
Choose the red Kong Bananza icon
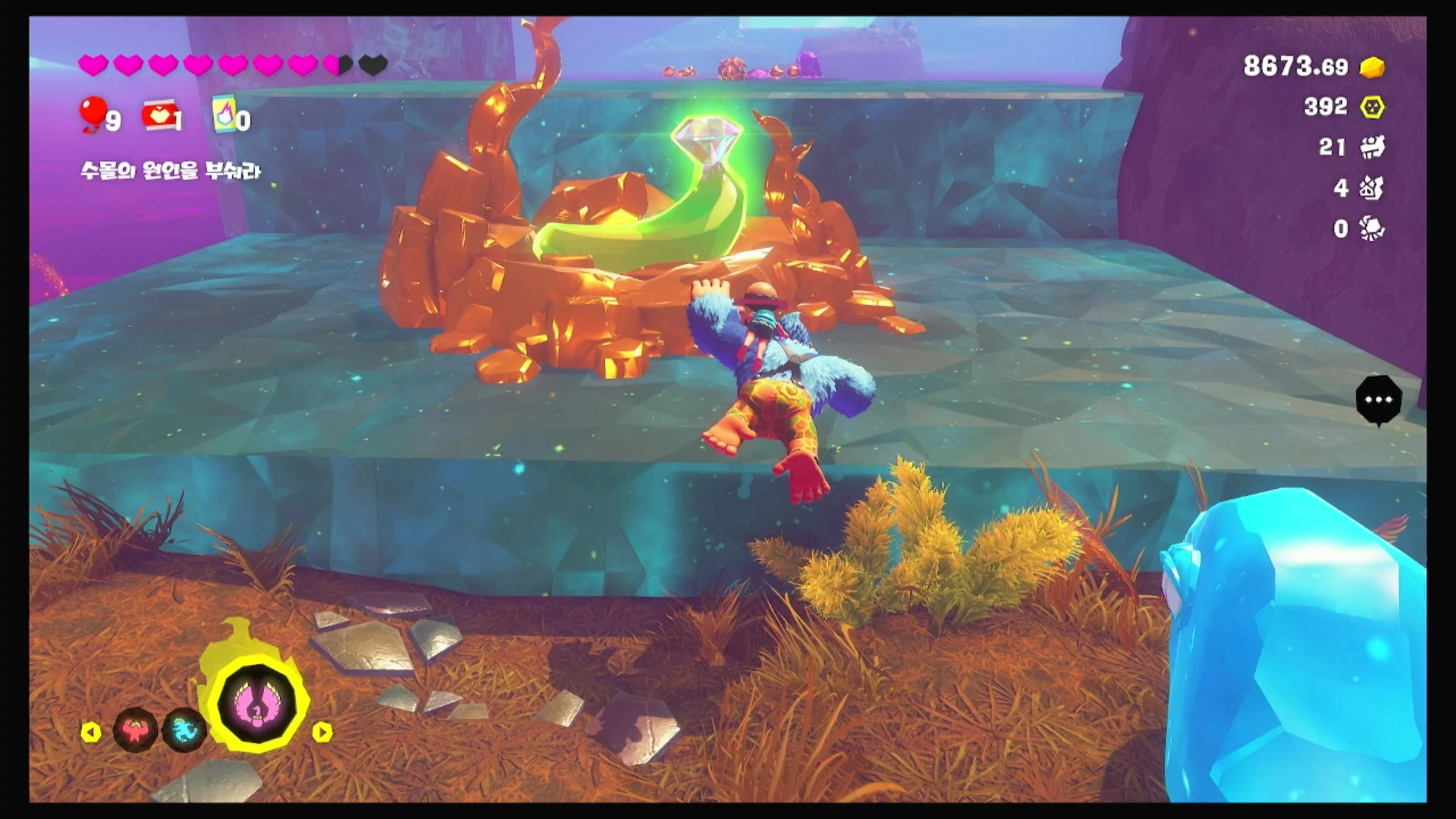click(x=135, y=730)
